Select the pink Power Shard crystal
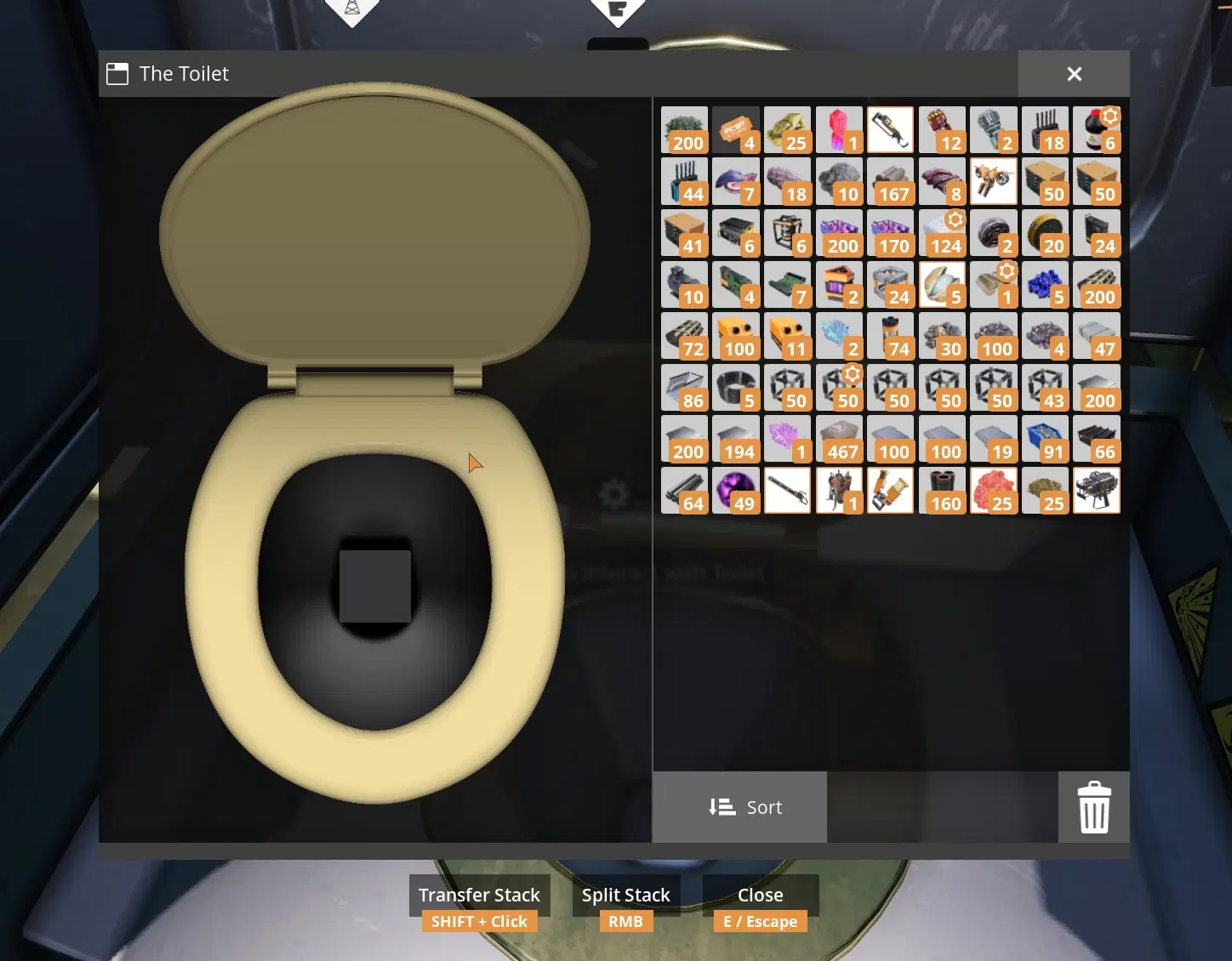Screen dimensions: 1232x961 tap(839, 129)
